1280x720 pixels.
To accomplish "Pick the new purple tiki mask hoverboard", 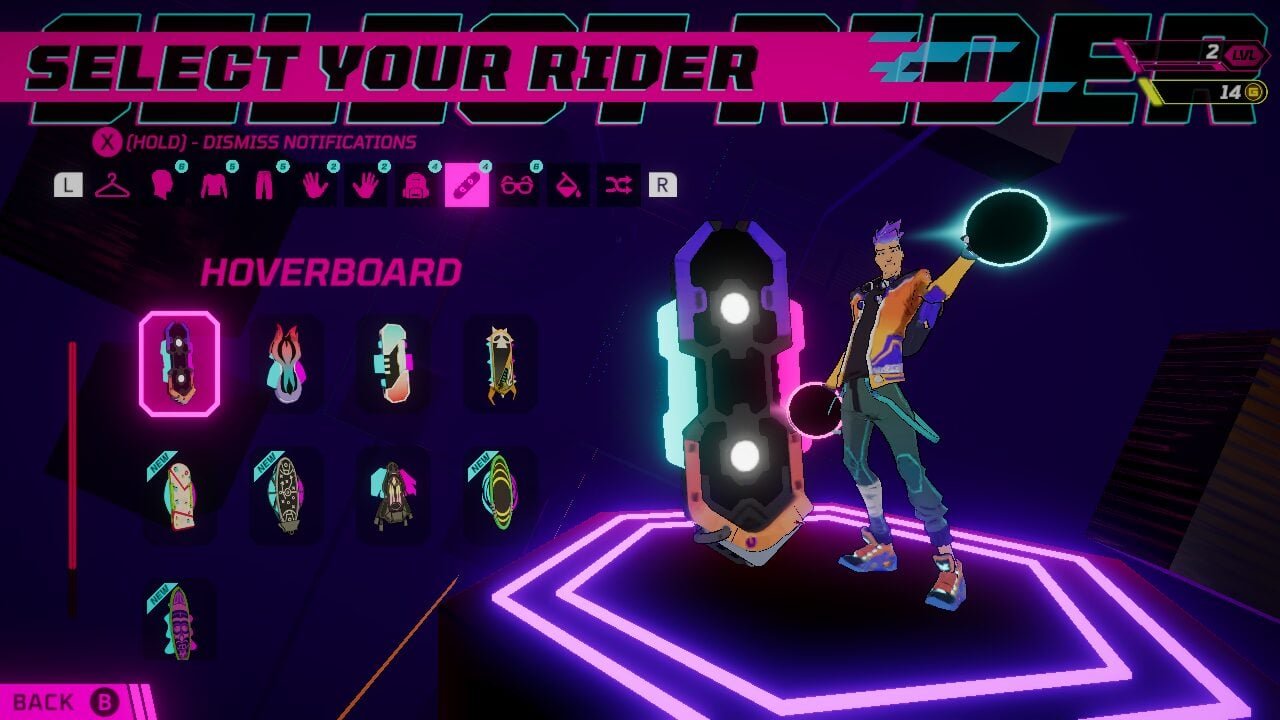I will (179, 620).
